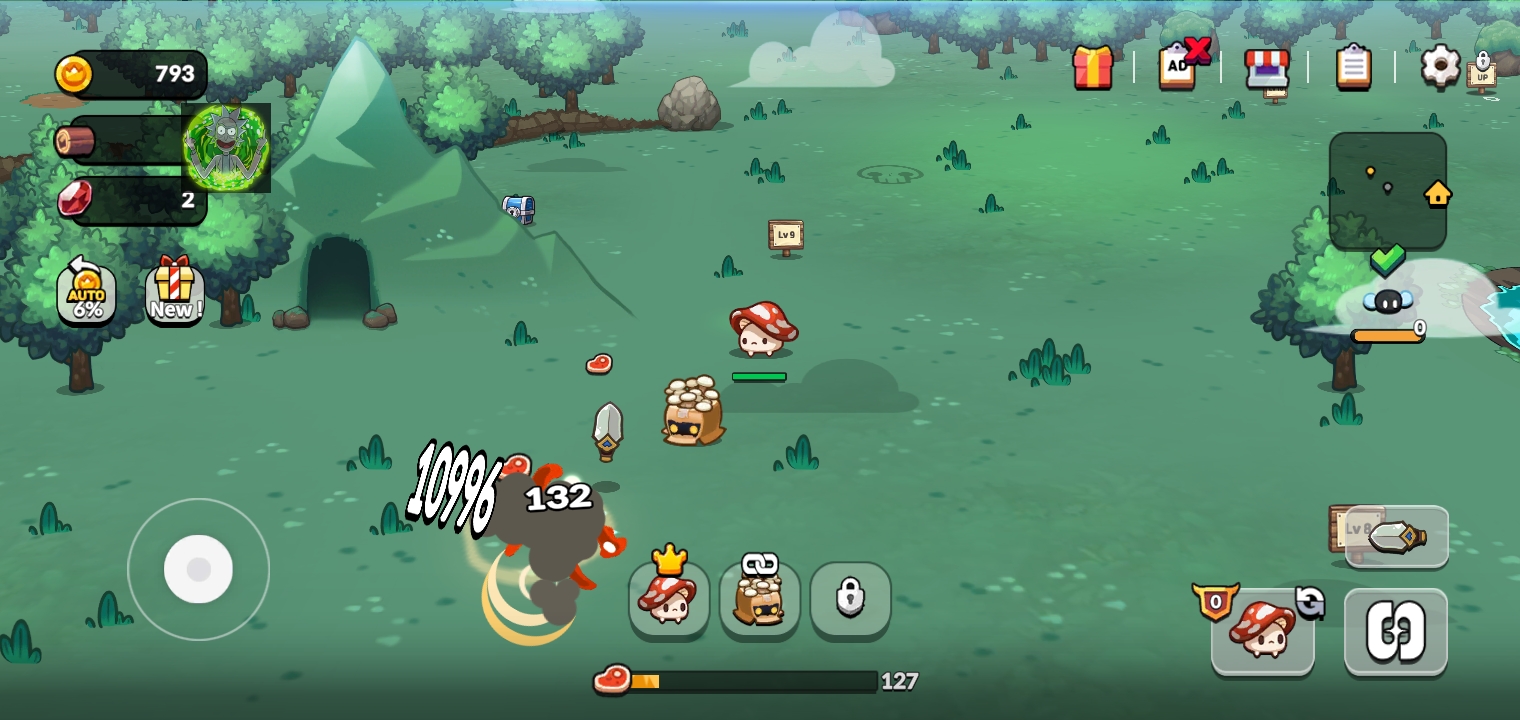Tap the black fly companion icon
Screen dimensions: 1520x720
(x=1388, y=301)
